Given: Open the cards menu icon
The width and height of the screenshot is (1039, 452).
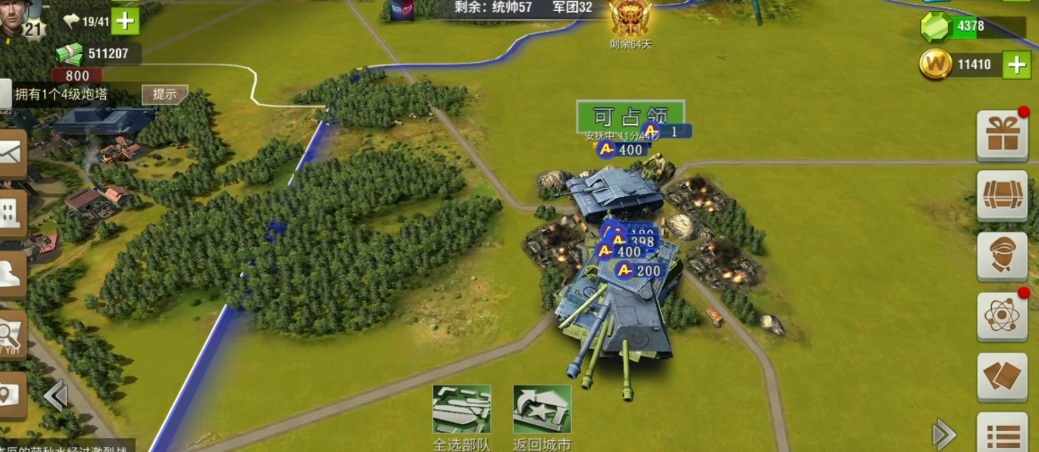Looking at the screenshot, I should 1001,376.
